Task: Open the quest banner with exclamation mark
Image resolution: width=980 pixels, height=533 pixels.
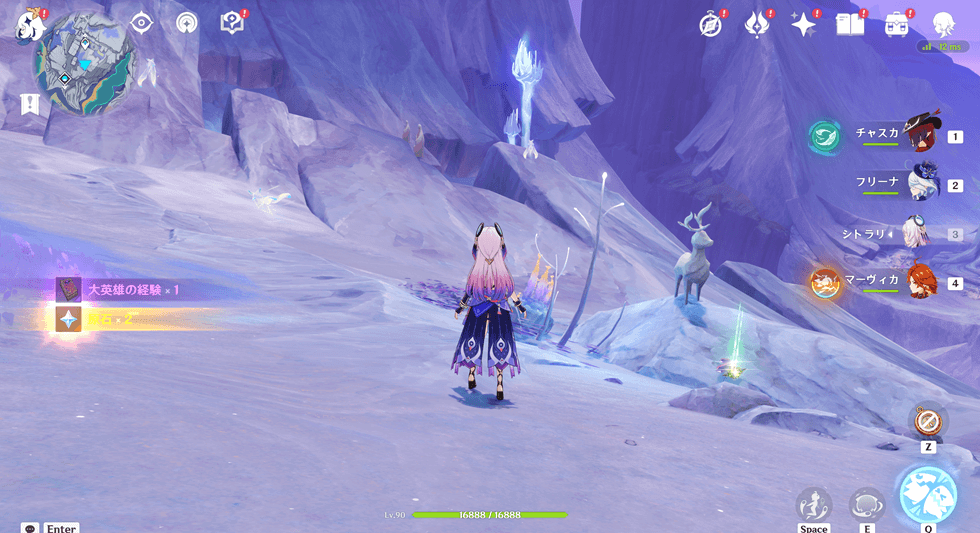Action: click(29, 103)
